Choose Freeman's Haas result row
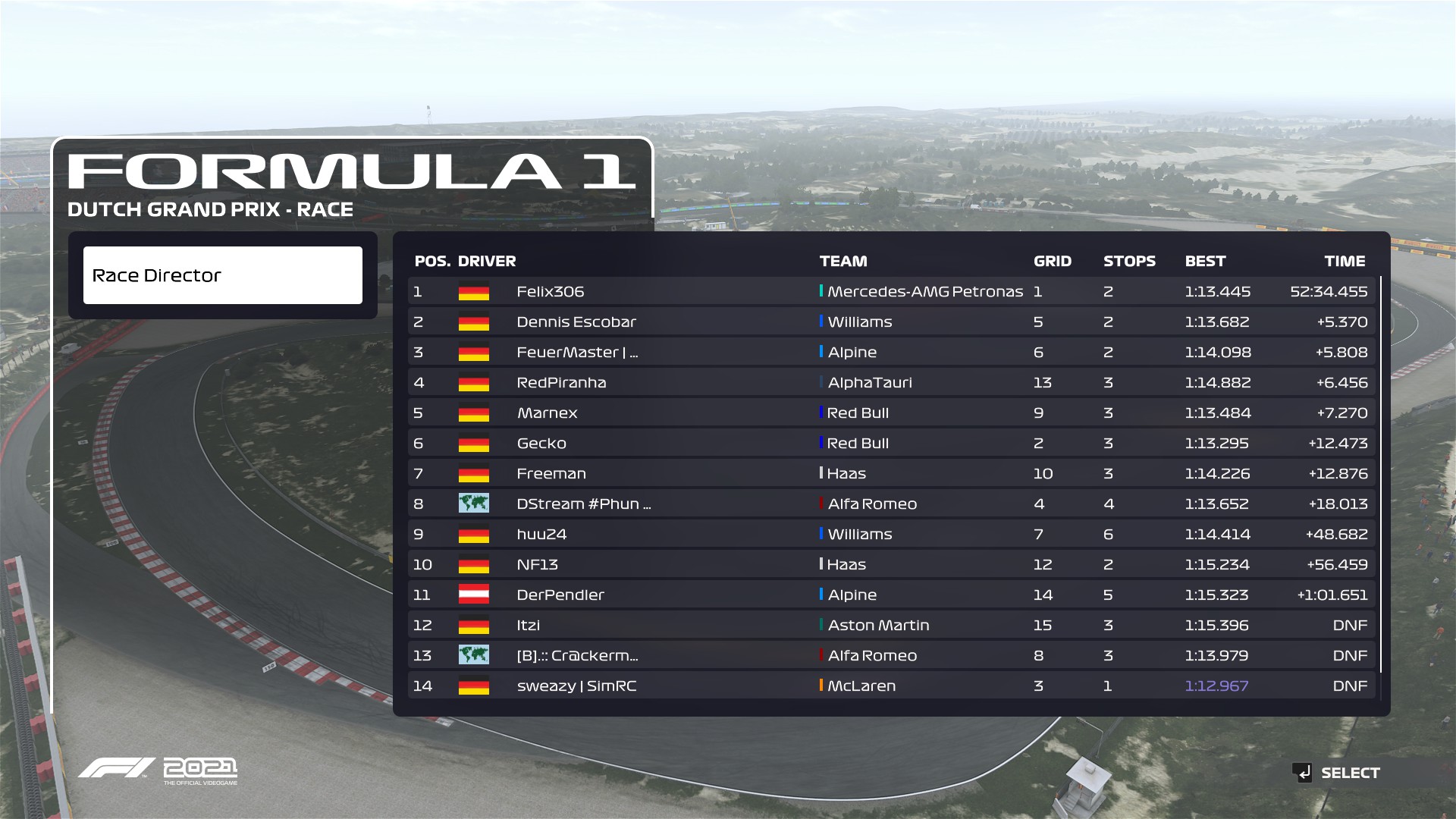Viewport: 1456px width, 819px height. coord(891,473)
